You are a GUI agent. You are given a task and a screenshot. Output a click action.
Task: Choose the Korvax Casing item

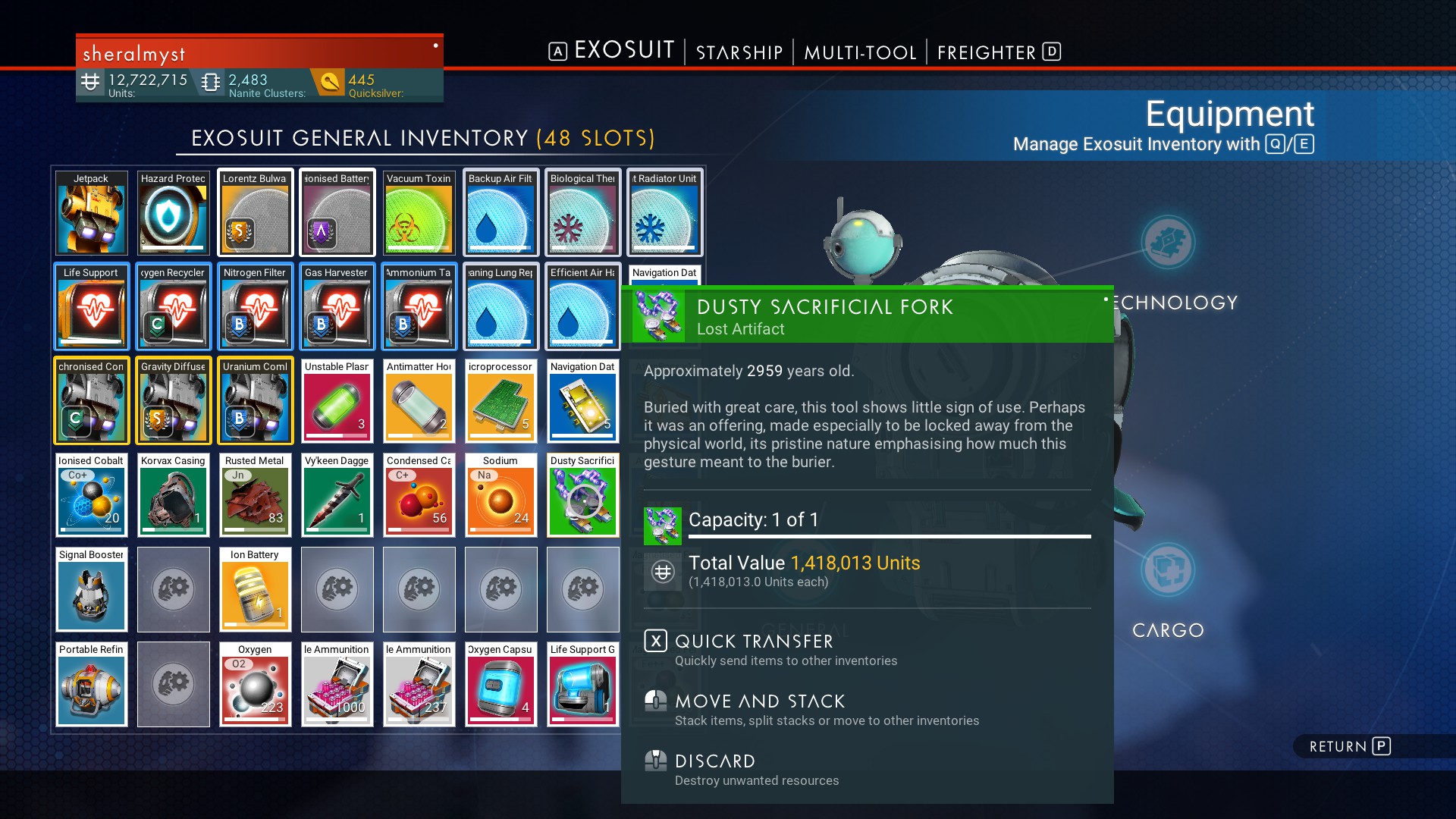click(173, 495)
